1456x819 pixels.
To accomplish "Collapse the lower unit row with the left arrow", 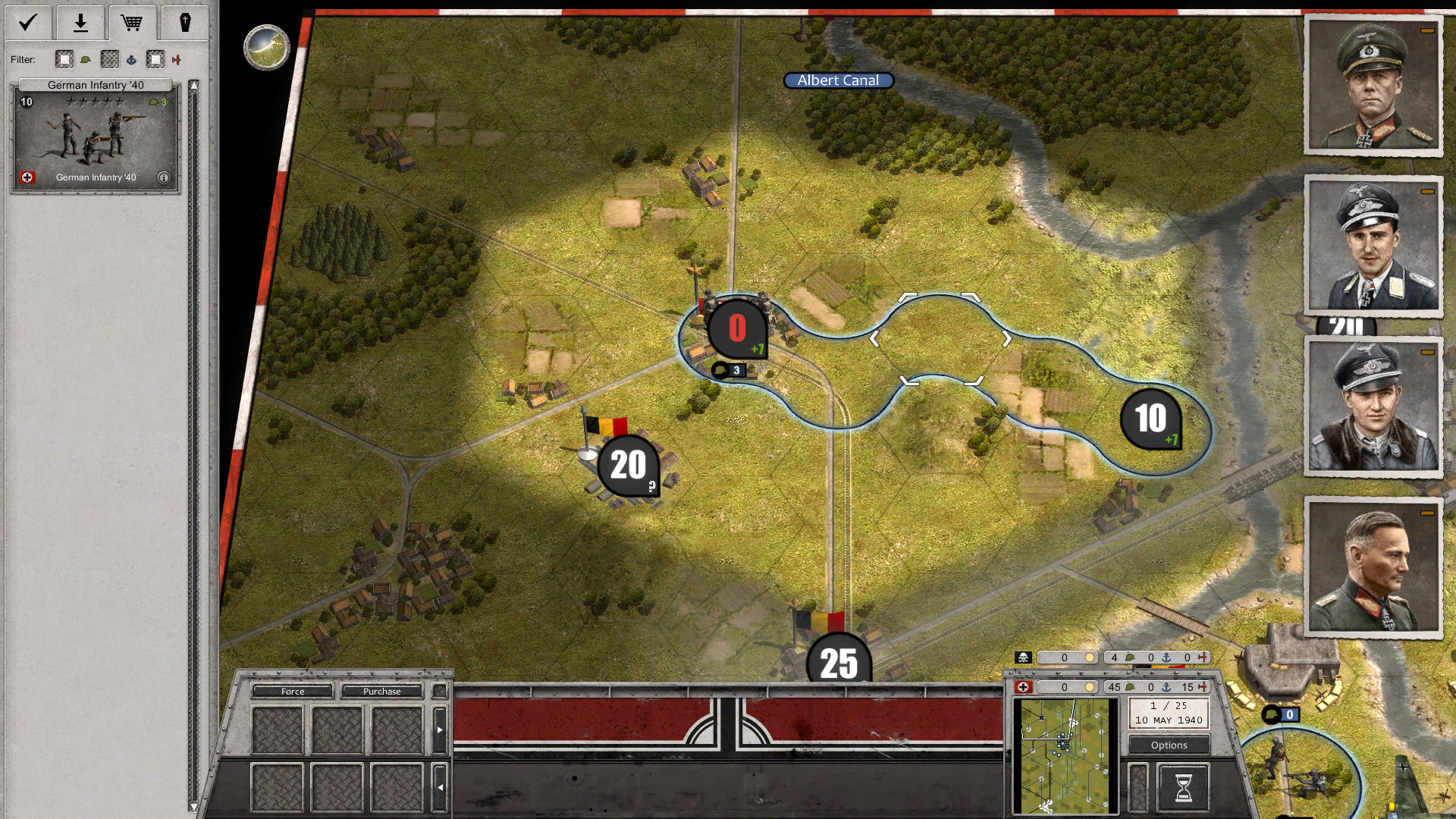I will click(440, 786).
